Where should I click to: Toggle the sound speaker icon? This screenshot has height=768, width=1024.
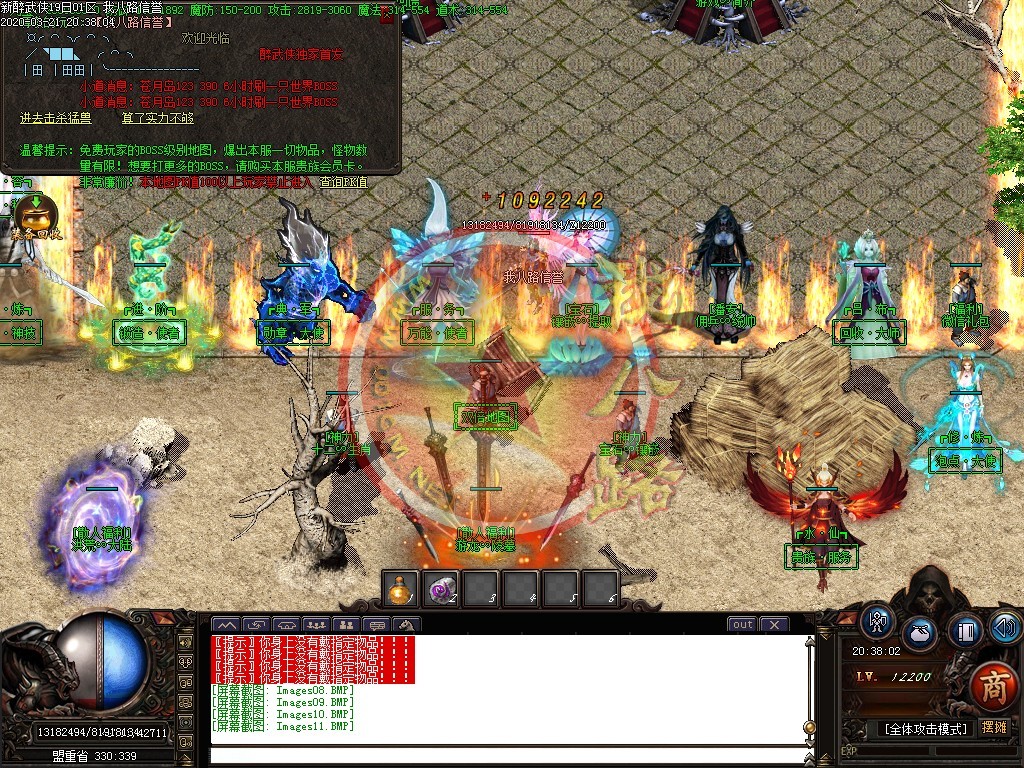coord(1004,627)
